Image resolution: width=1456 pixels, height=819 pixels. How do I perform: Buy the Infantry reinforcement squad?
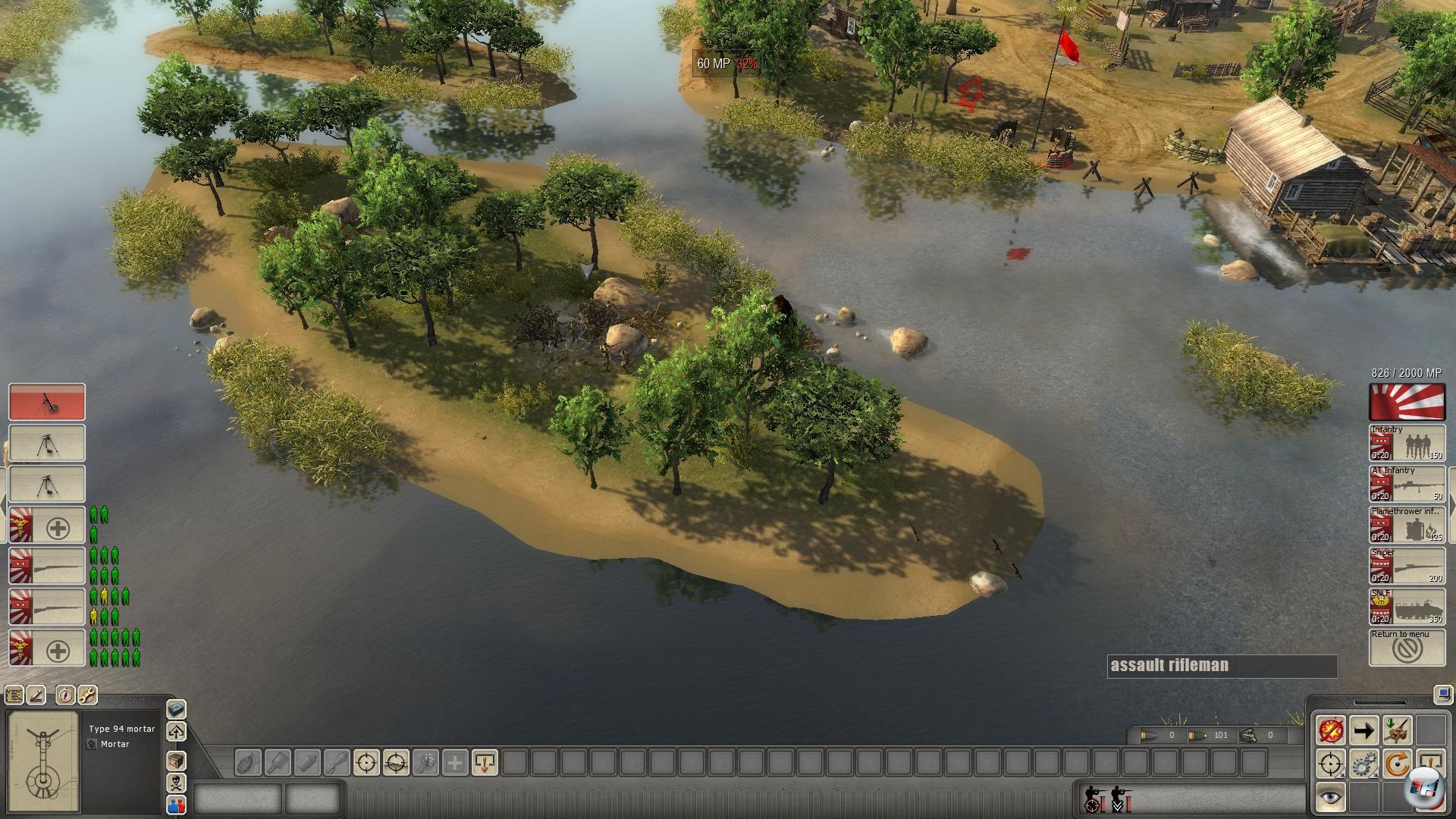tap(1407, 443)
